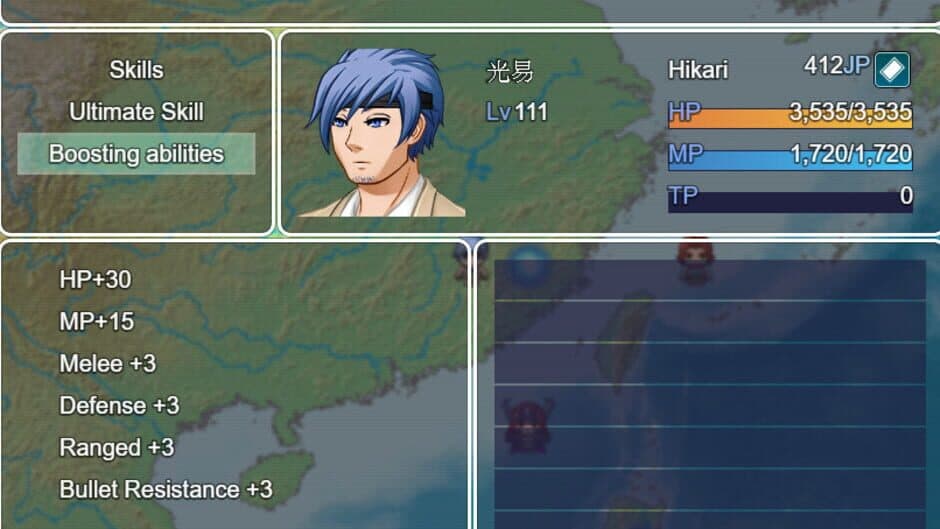Choose the Boosting abilities option
The width and height of the screenshot is (940, 529).
[x=136, y=154]
